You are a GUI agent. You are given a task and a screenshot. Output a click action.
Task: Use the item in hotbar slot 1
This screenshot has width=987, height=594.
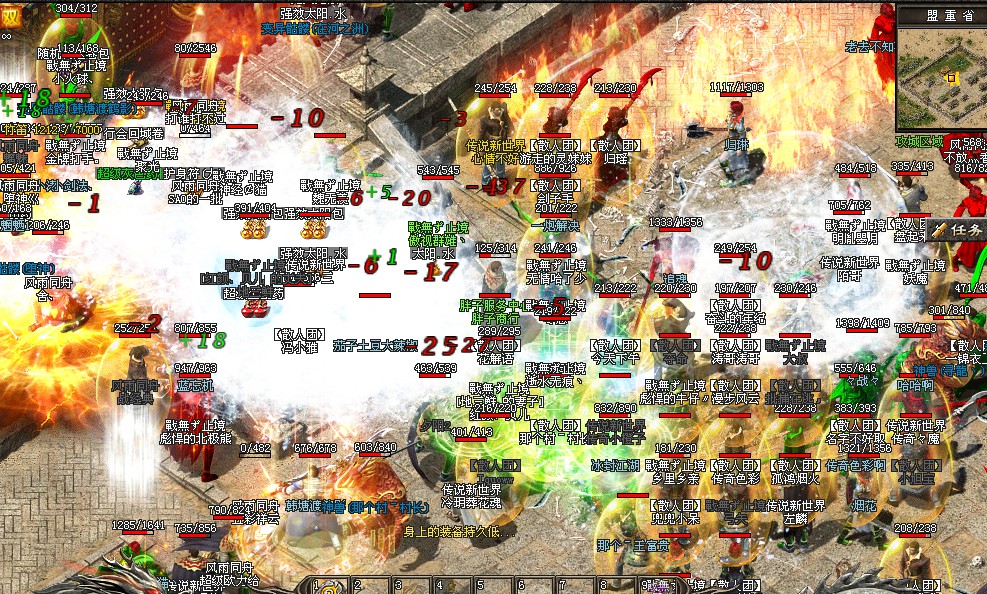click(x=331, y=586)
